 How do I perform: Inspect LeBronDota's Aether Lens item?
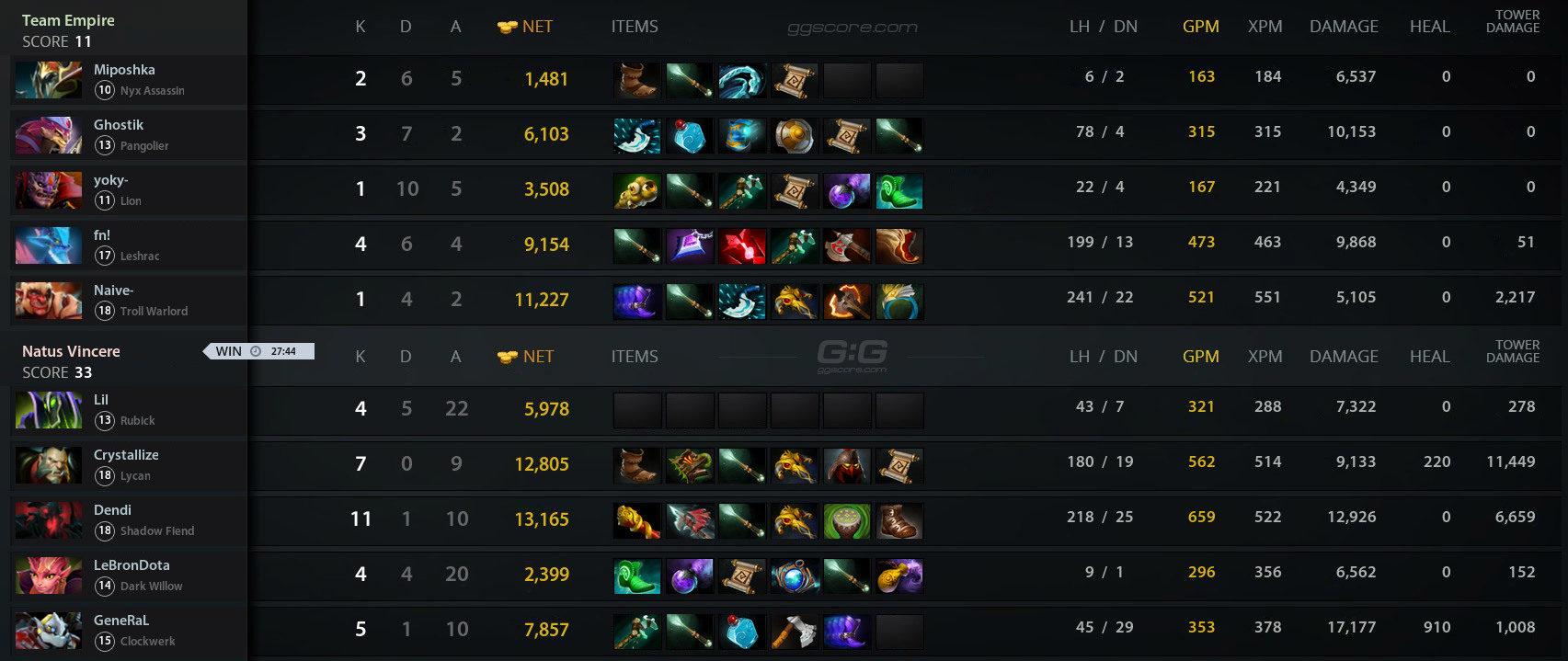pos(795,576)
